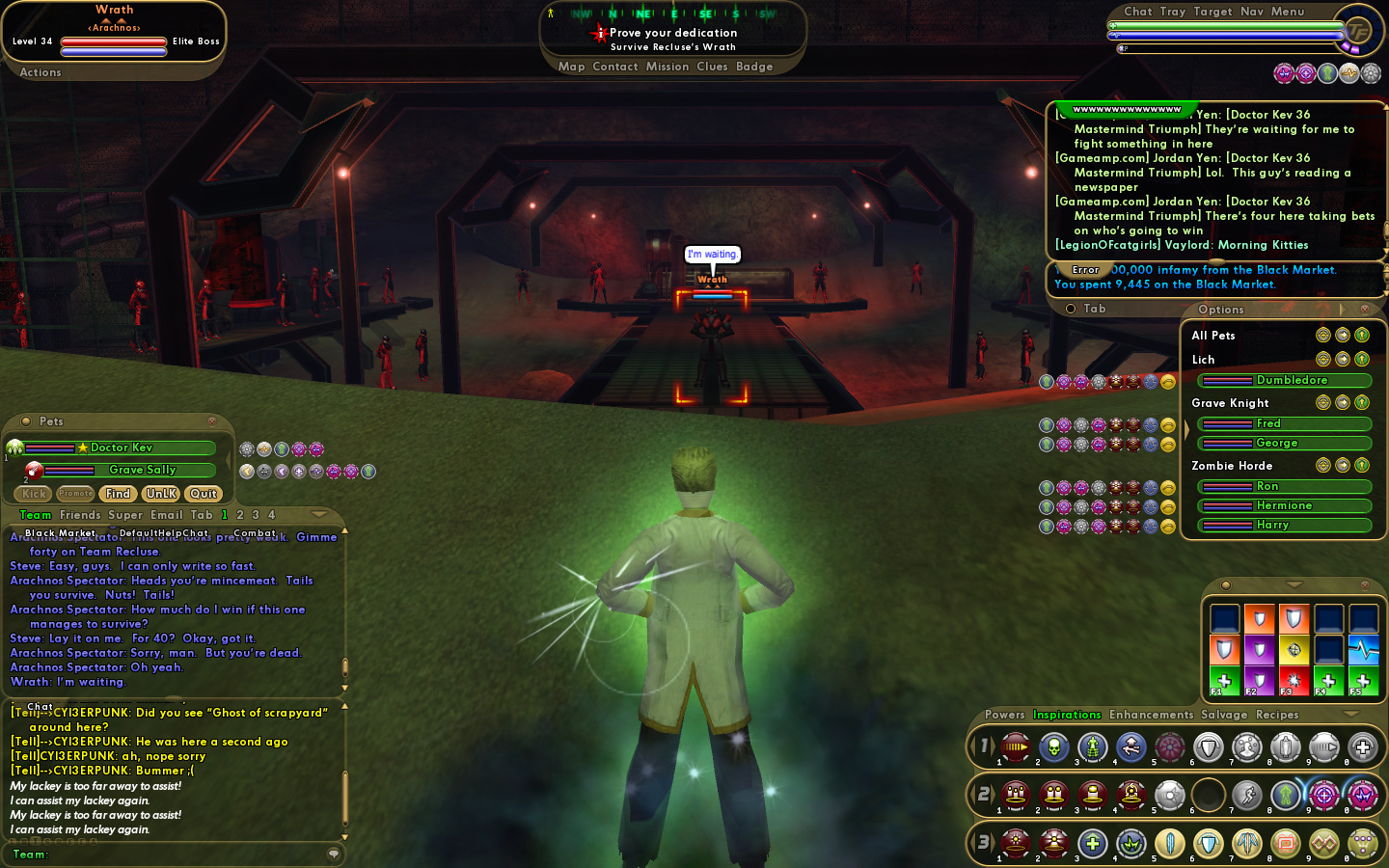Switch to the Inspirations tab
This screenshot has width=1389, height=868.
click(1067, 715)
